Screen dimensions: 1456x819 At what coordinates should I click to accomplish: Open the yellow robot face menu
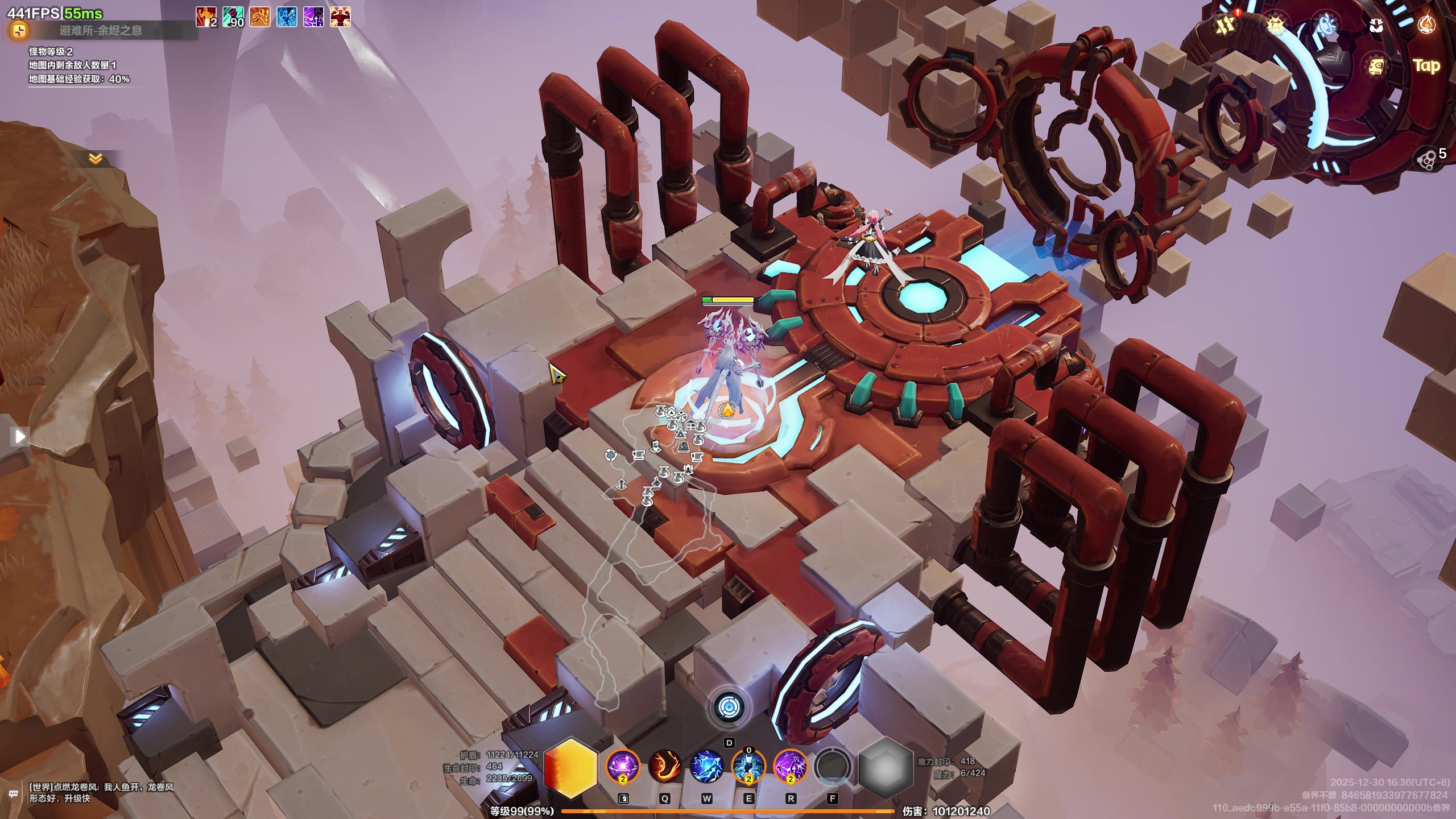(x=1376, y=67)
